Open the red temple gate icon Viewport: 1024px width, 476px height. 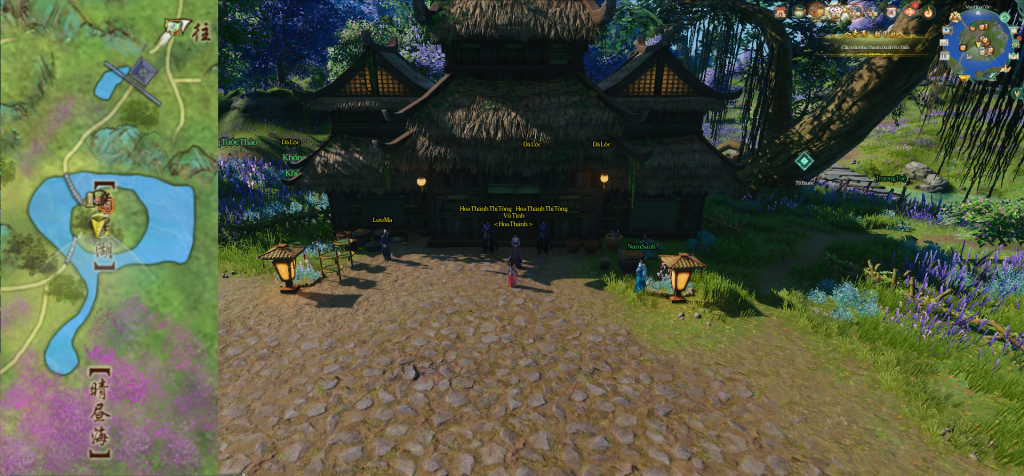pos(780,11)
